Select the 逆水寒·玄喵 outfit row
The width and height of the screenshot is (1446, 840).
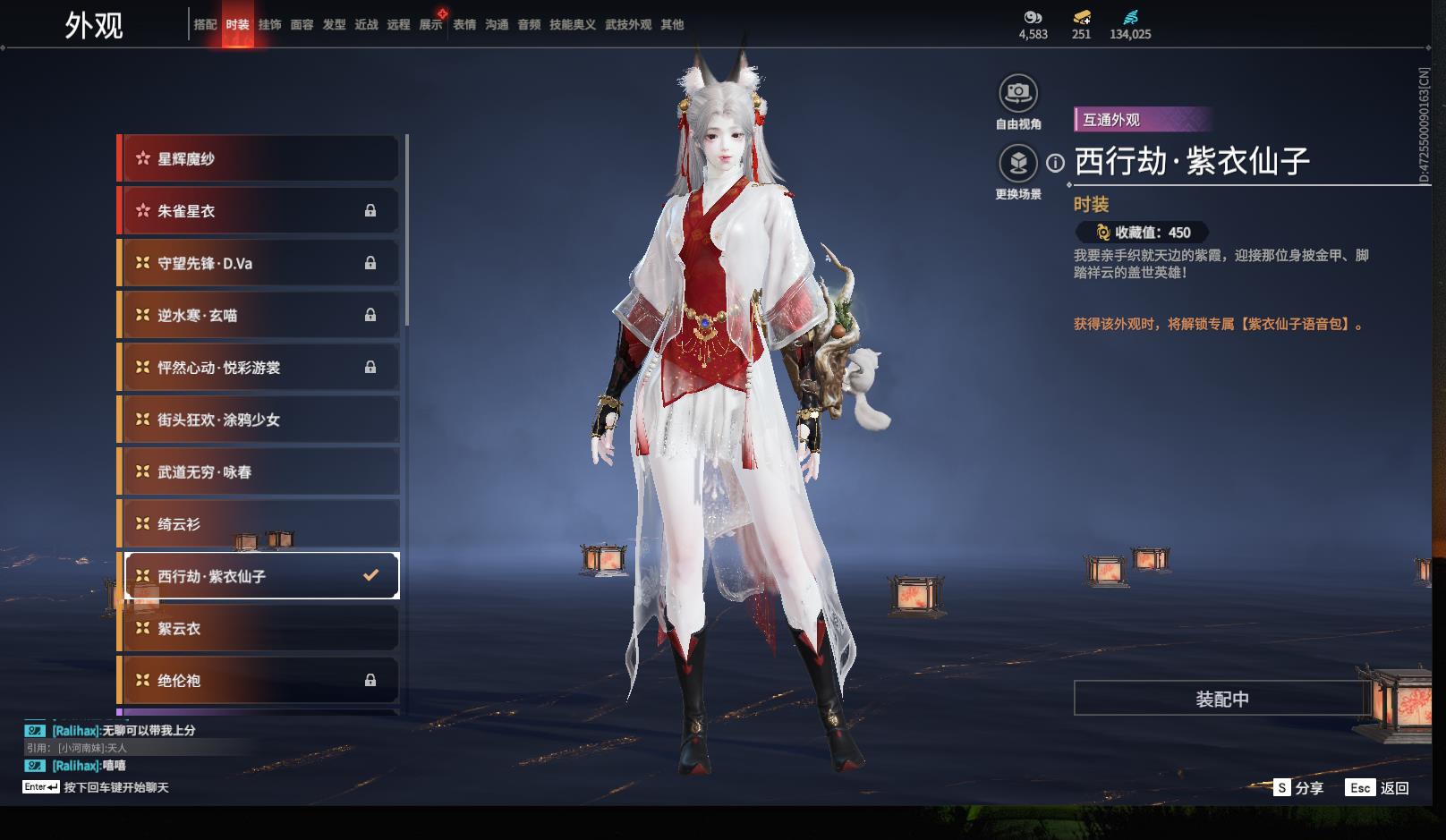tap(259, 315)
